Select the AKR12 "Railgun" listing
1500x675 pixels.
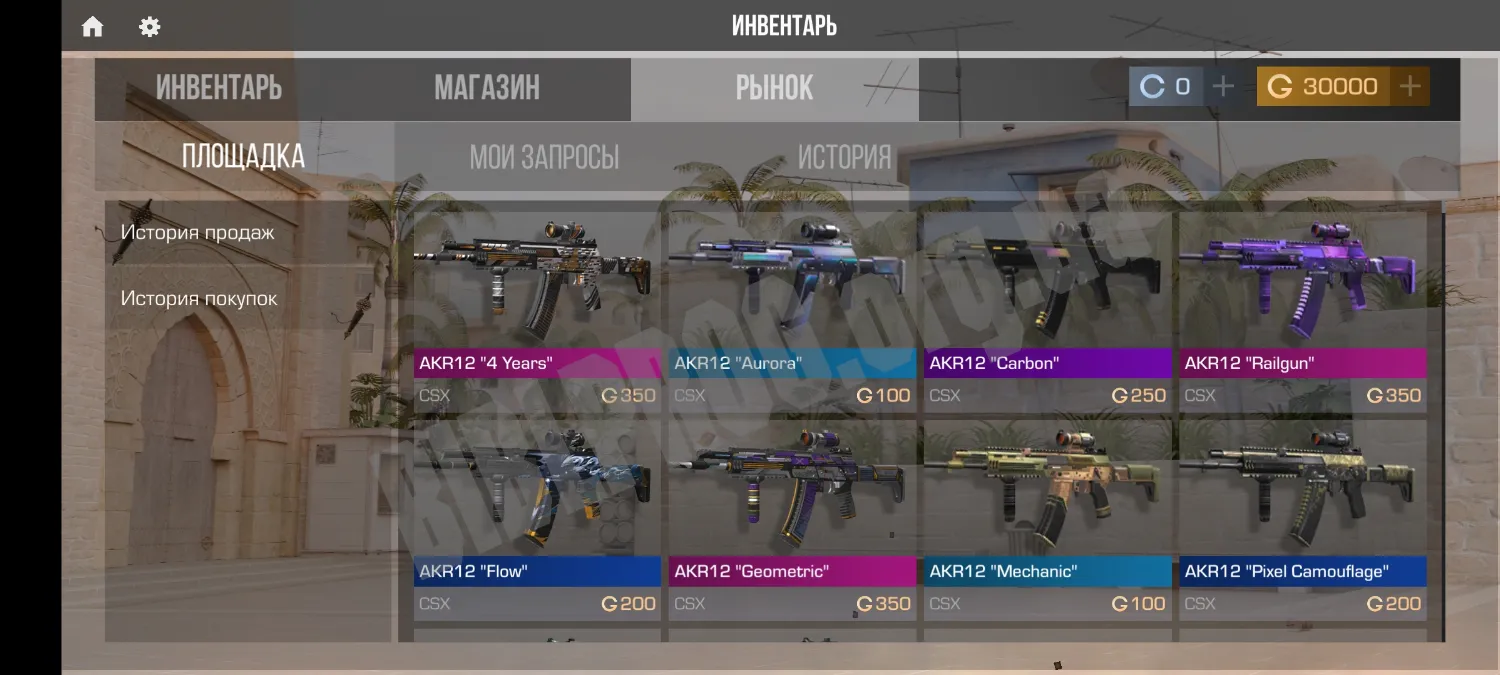click(1302, 310)
